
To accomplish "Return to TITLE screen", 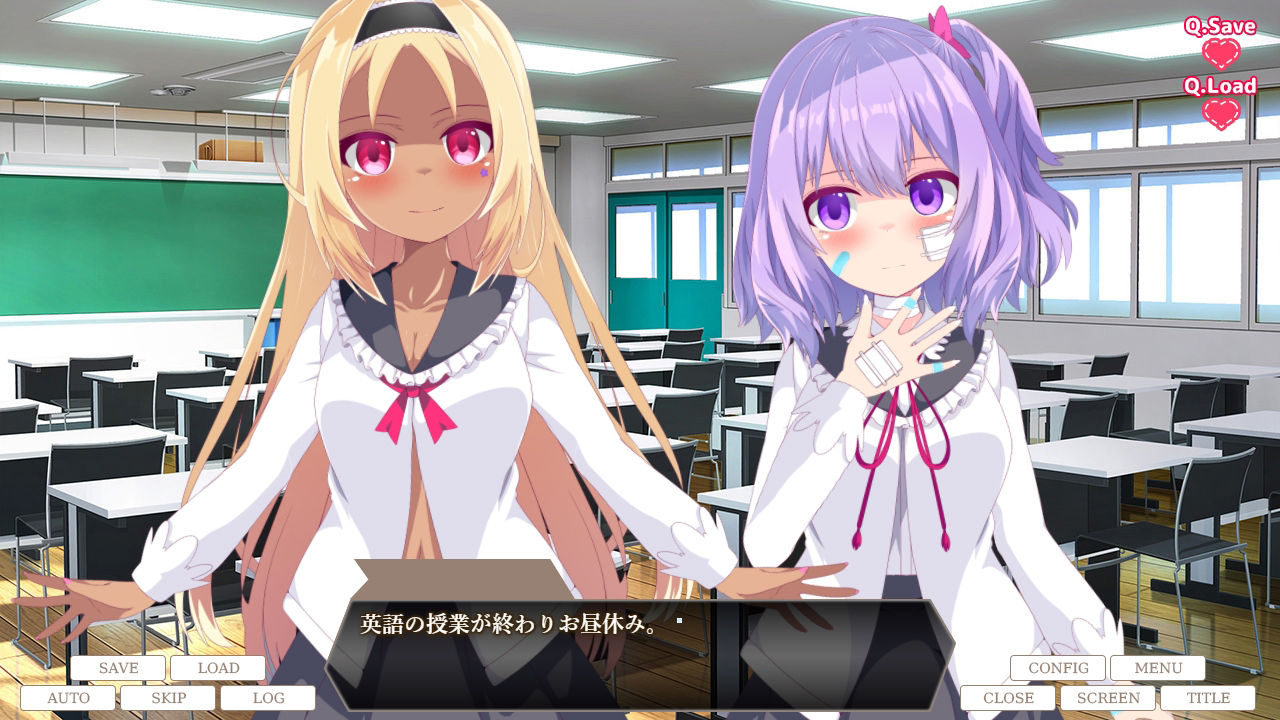I will point(1210,697).
